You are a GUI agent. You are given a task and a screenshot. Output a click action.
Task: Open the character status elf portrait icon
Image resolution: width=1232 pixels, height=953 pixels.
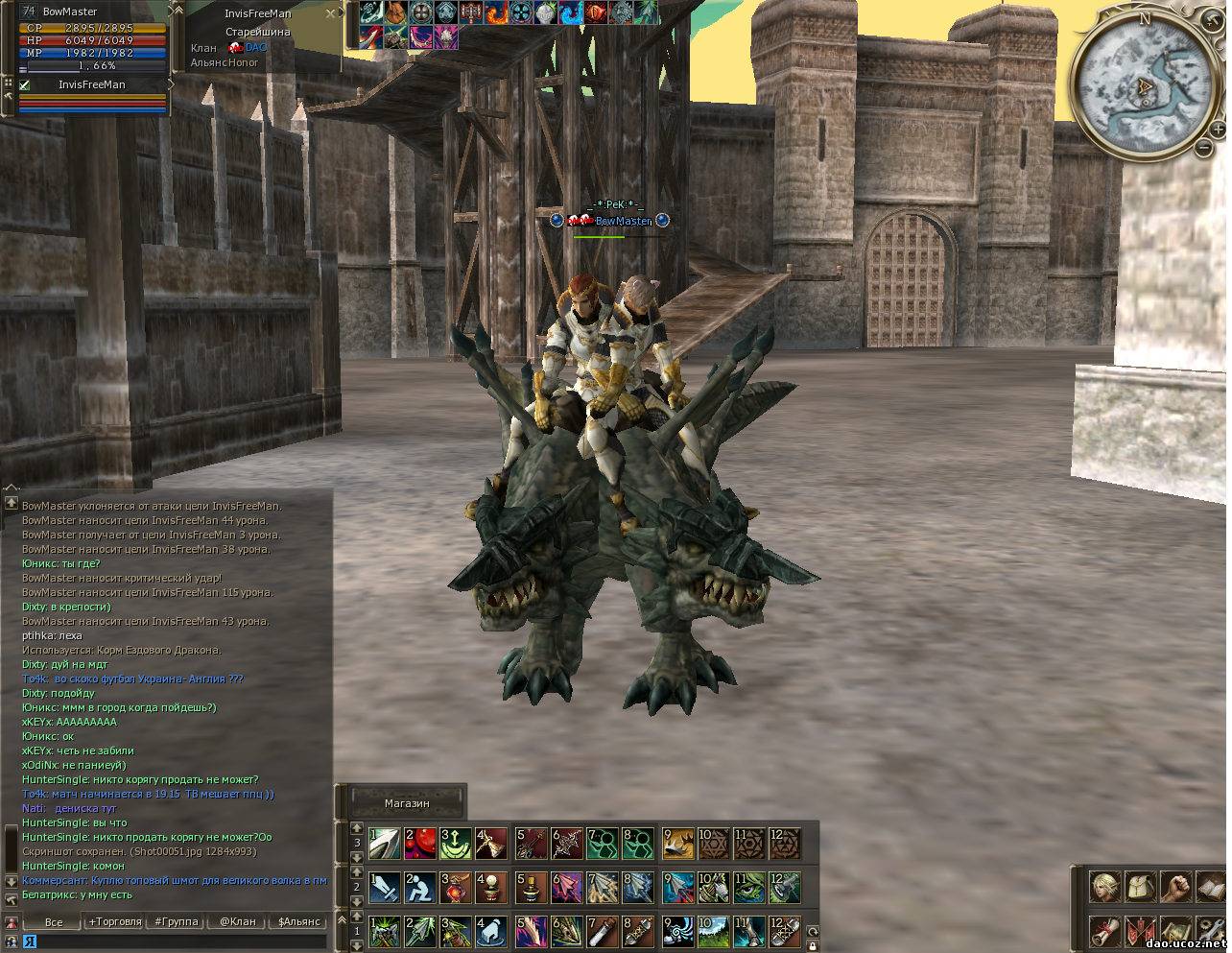pyautogui.click(x=1105, y=887)
